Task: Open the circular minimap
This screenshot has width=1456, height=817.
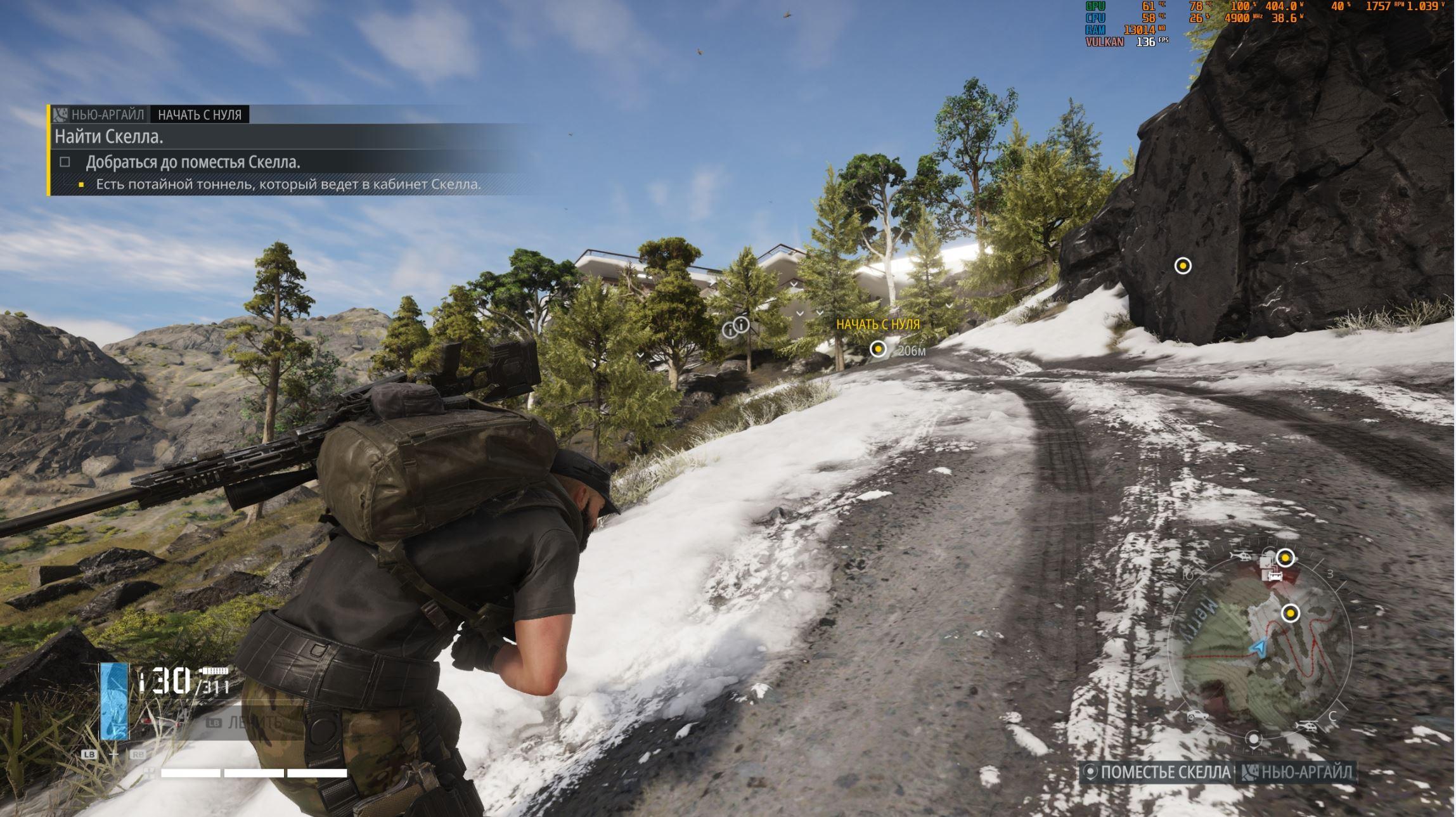Action: 1260,647
